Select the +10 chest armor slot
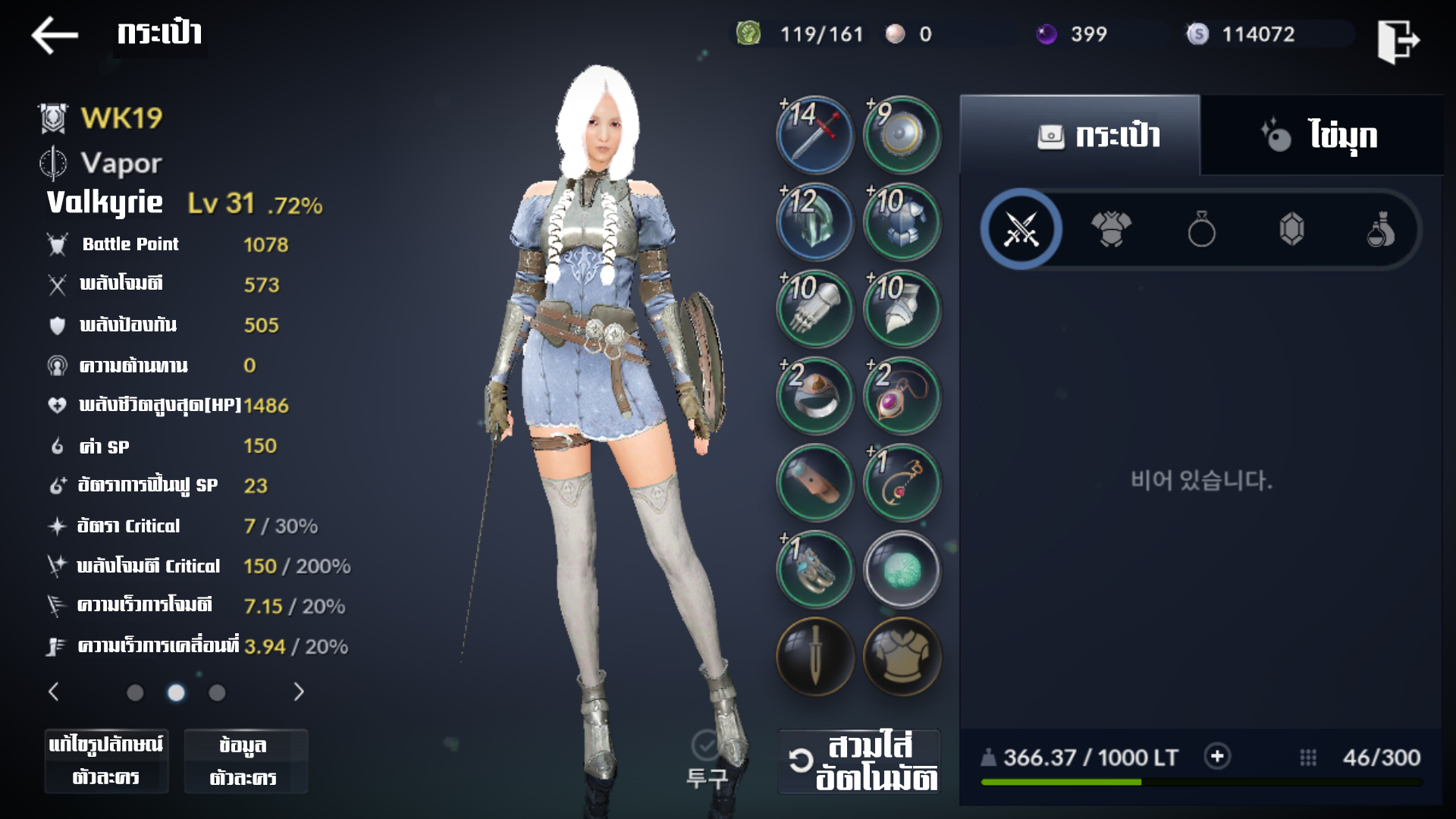 902,223
